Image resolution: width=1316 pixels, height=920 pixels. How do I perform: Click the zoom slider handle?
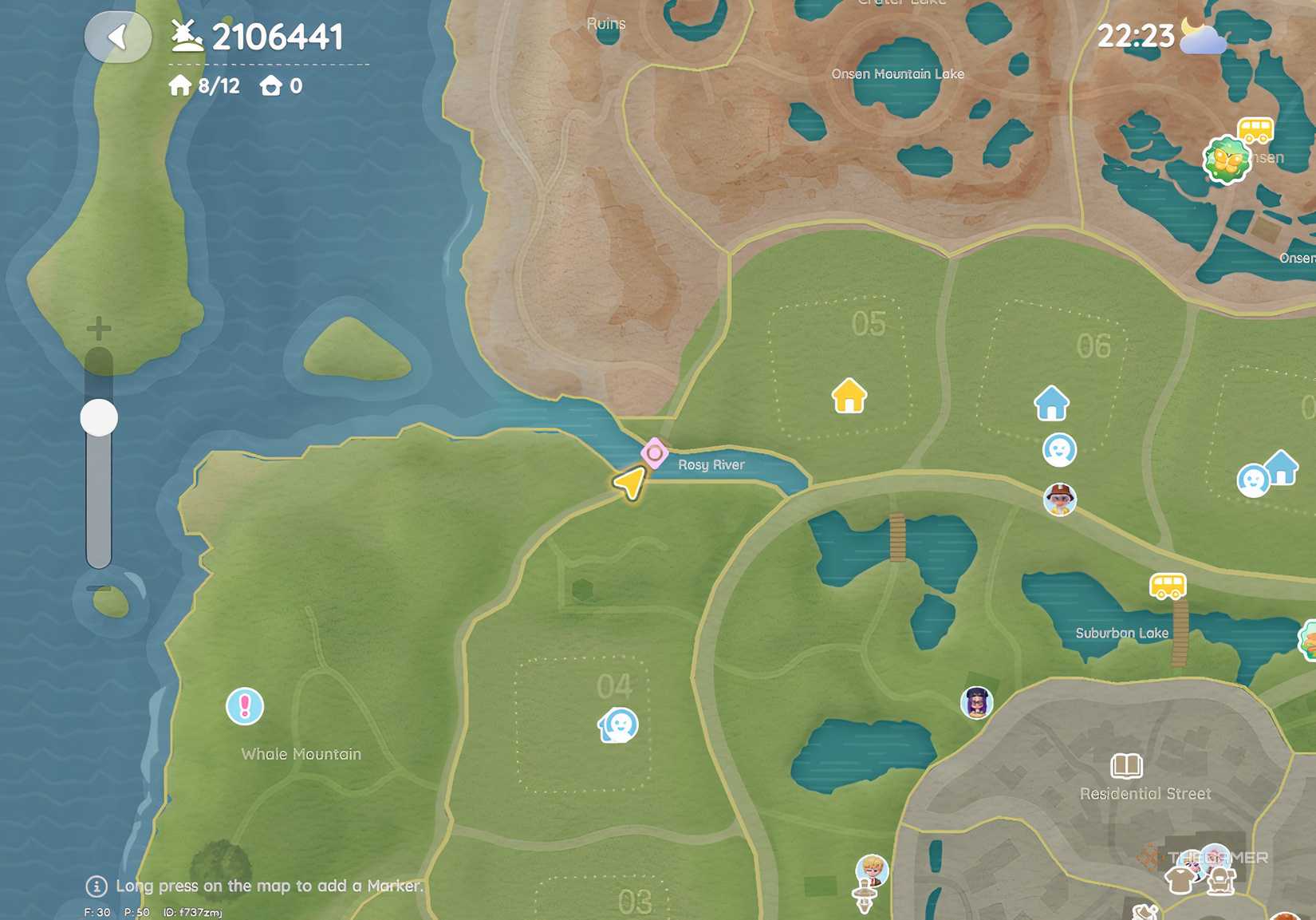97,417
